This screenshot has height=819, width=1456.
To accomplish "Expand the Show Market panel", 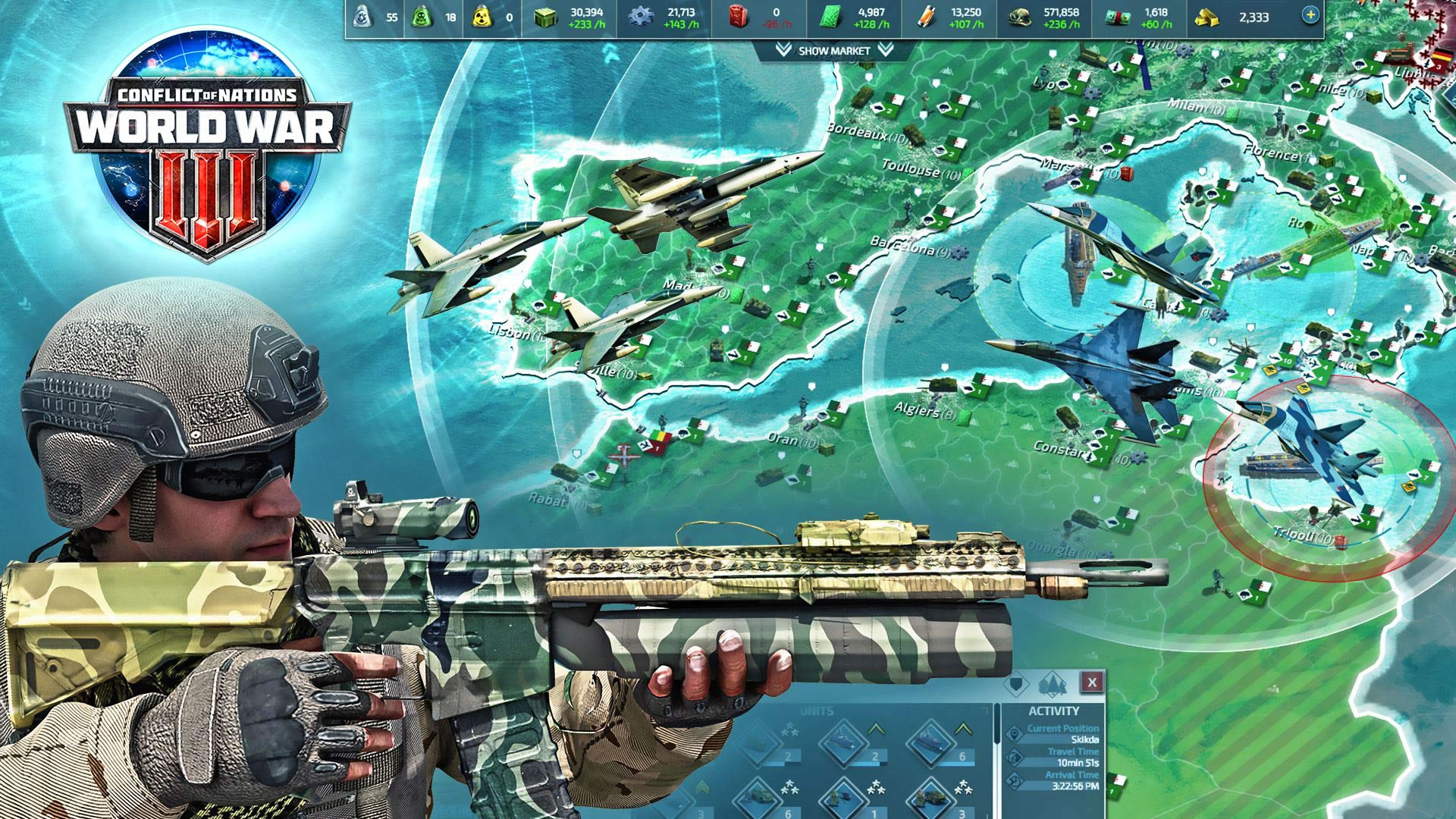I will point(833,51).
